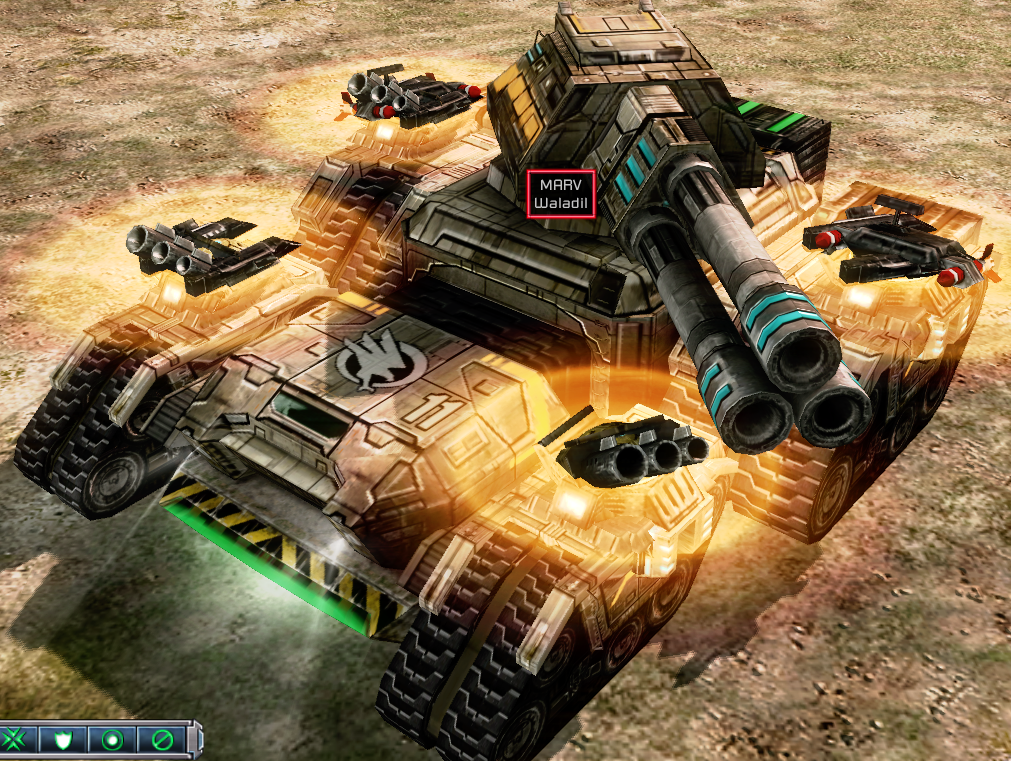Viewport: 1011px width, 764px height.
Task: Set the guard stance with the shield icon
Action: click(x=63, y=741)
